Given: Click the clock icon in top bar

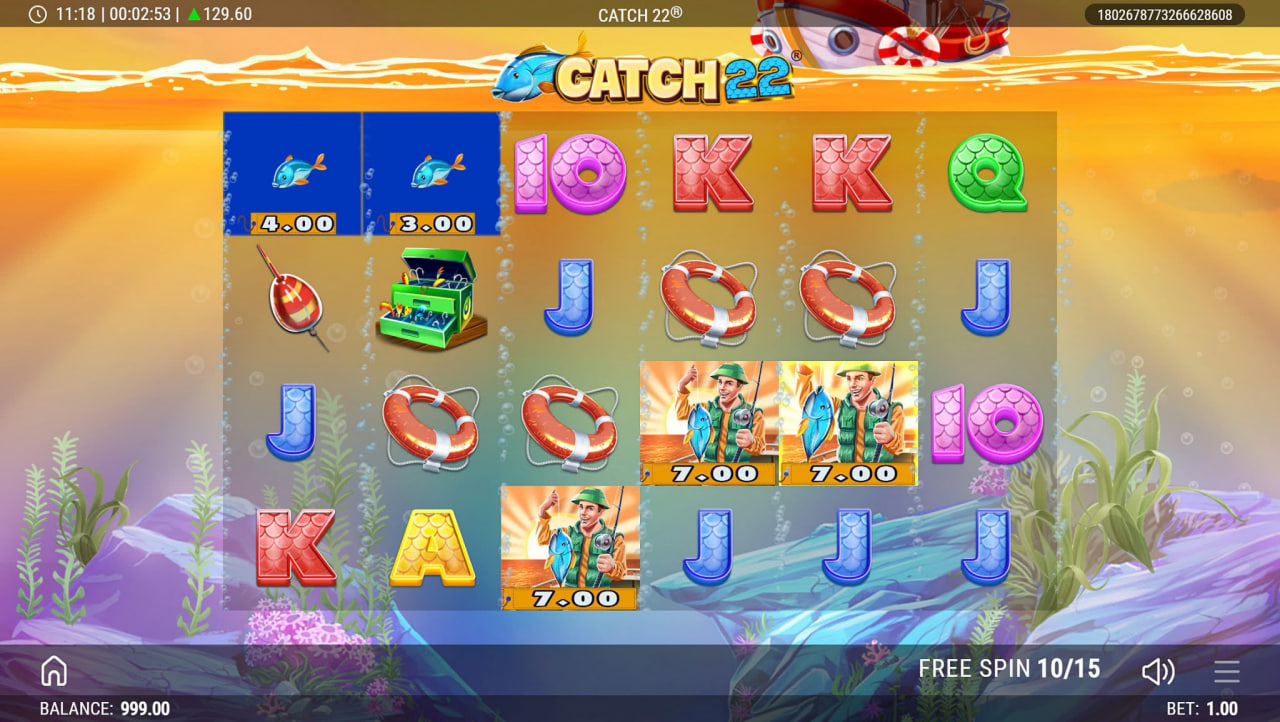Looking at the screenshot, I should tap(40, 14).
